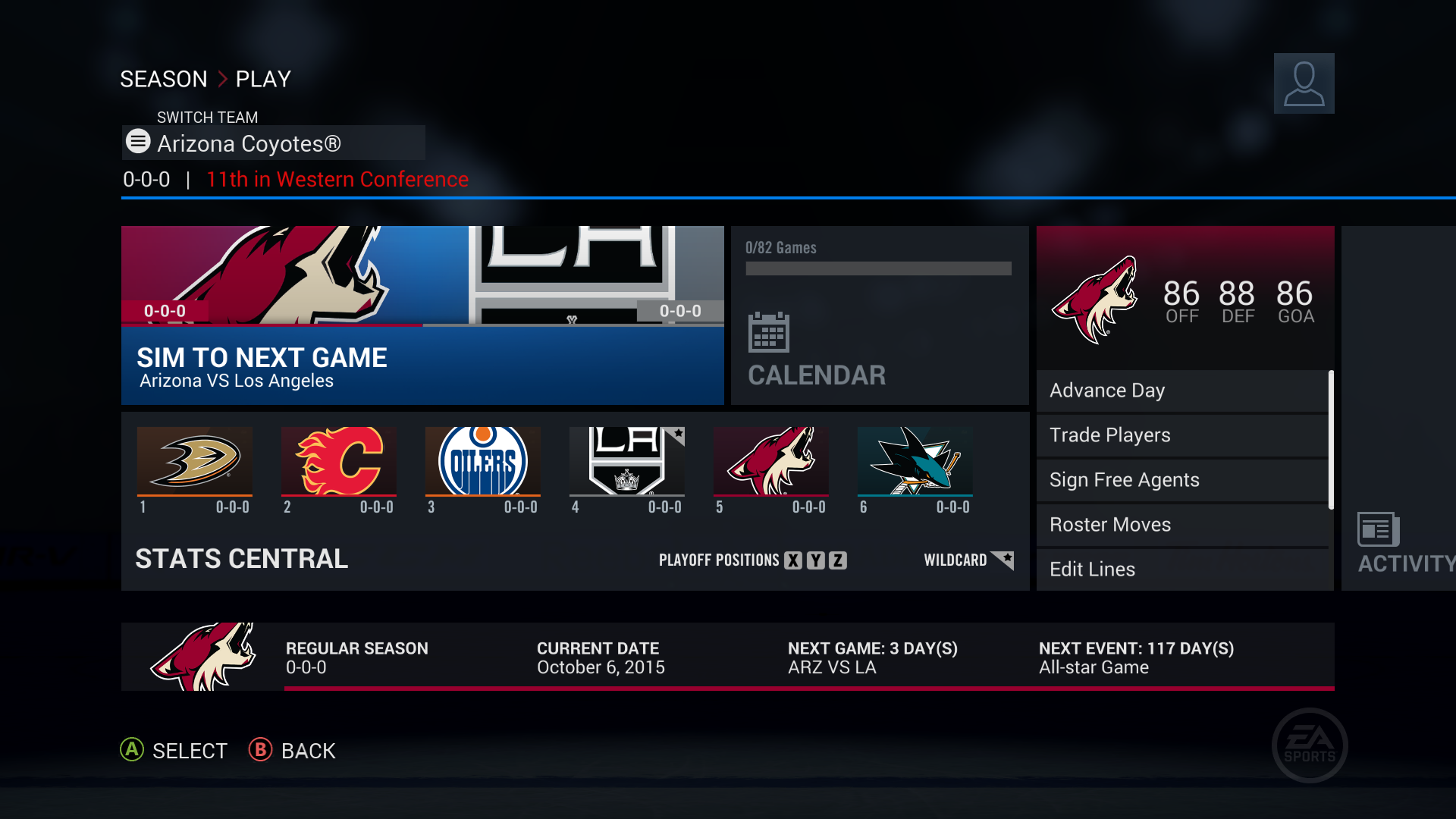Open Stats Central

242,560
